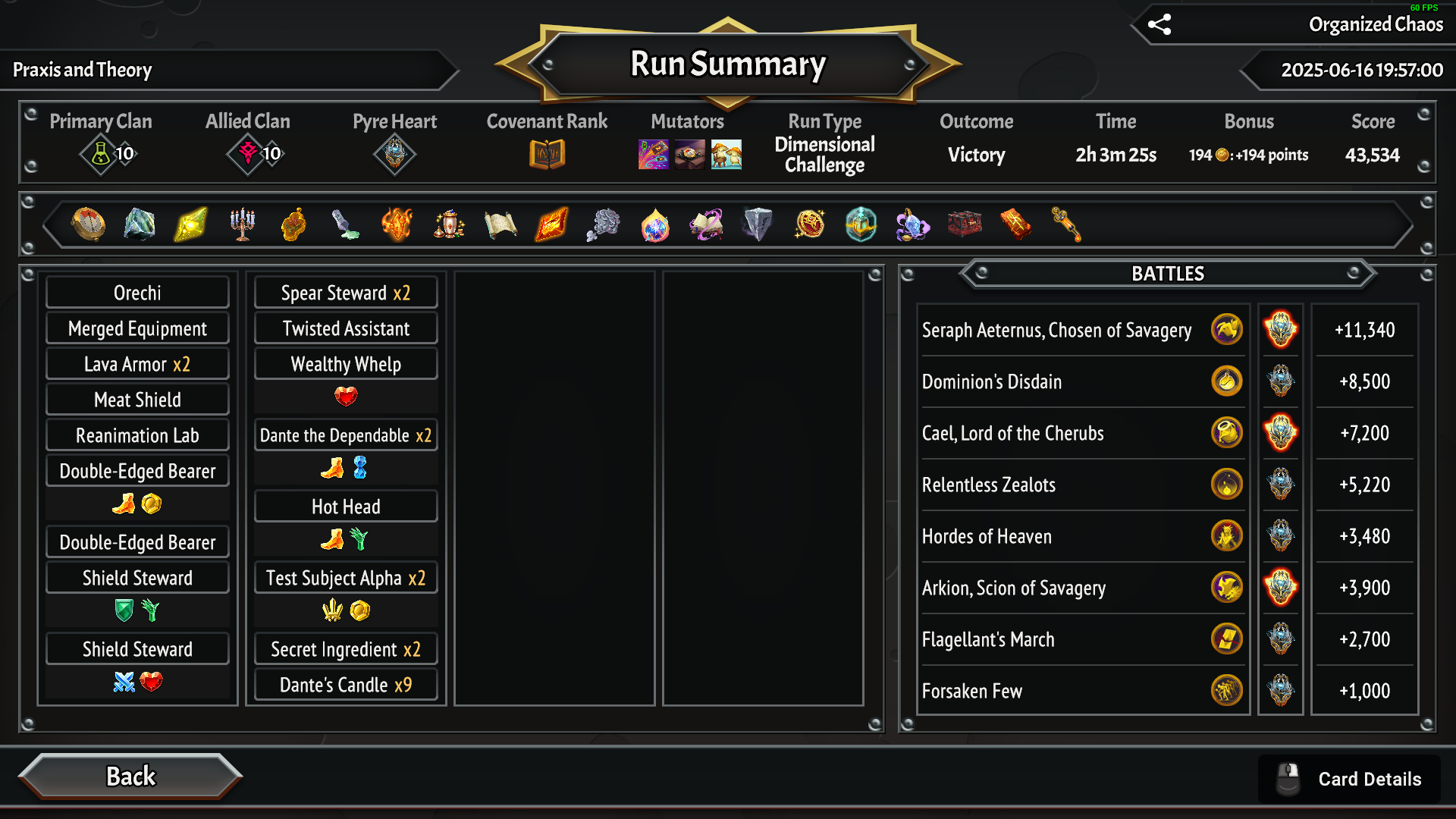Viewport: 1456px width, 819px height.
Task: Inspect the Pyre Heart icon
Action: tap(394, 155)
